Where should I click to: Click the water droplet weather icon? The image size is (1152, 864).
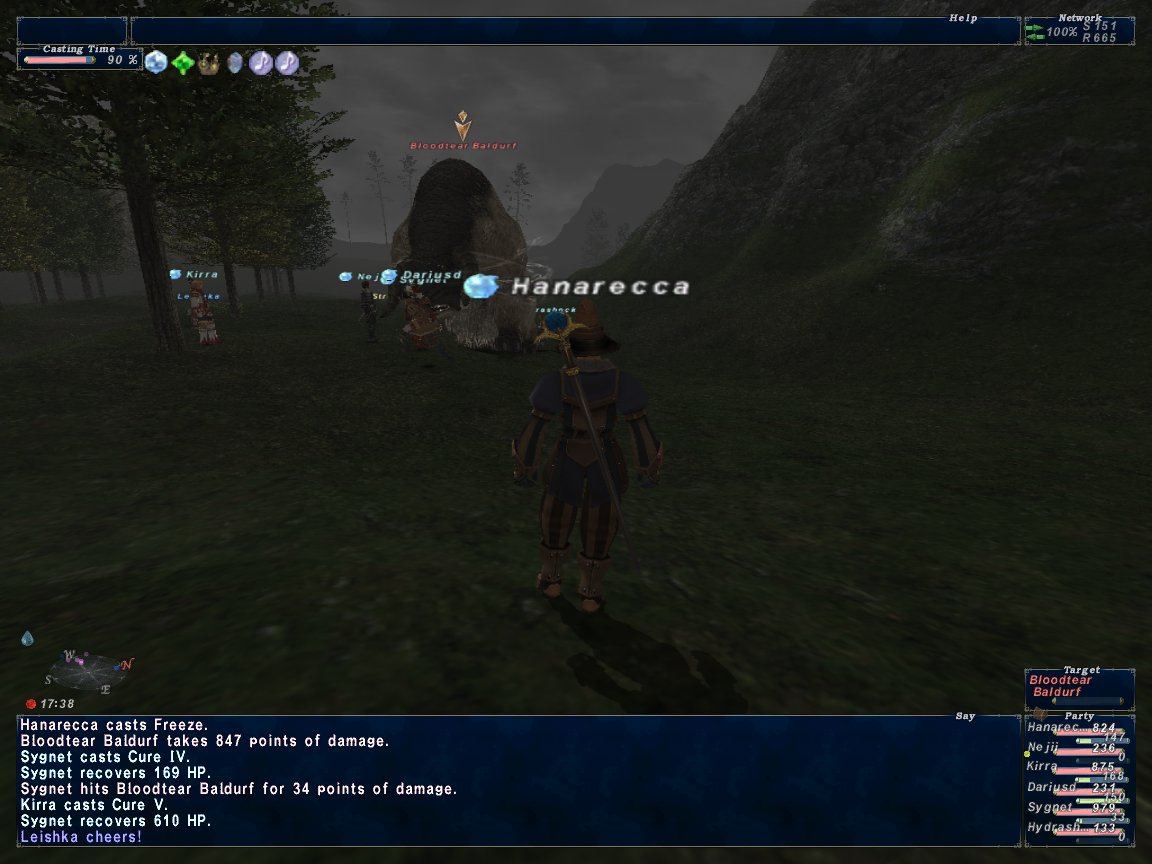[27, 638]
